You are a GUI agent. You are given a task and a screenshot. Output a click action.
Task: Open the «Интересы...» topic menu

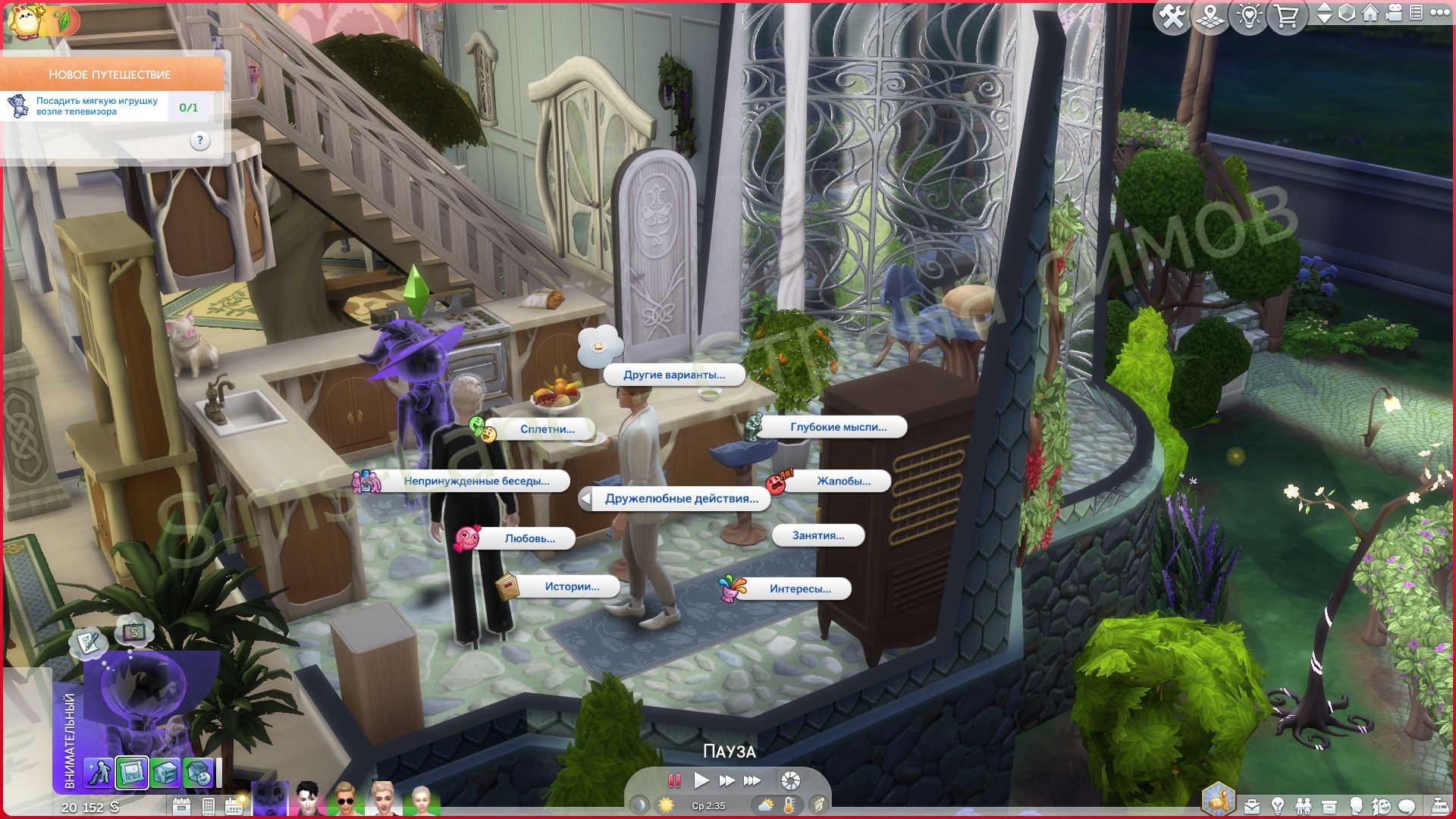tap(799, 588)
